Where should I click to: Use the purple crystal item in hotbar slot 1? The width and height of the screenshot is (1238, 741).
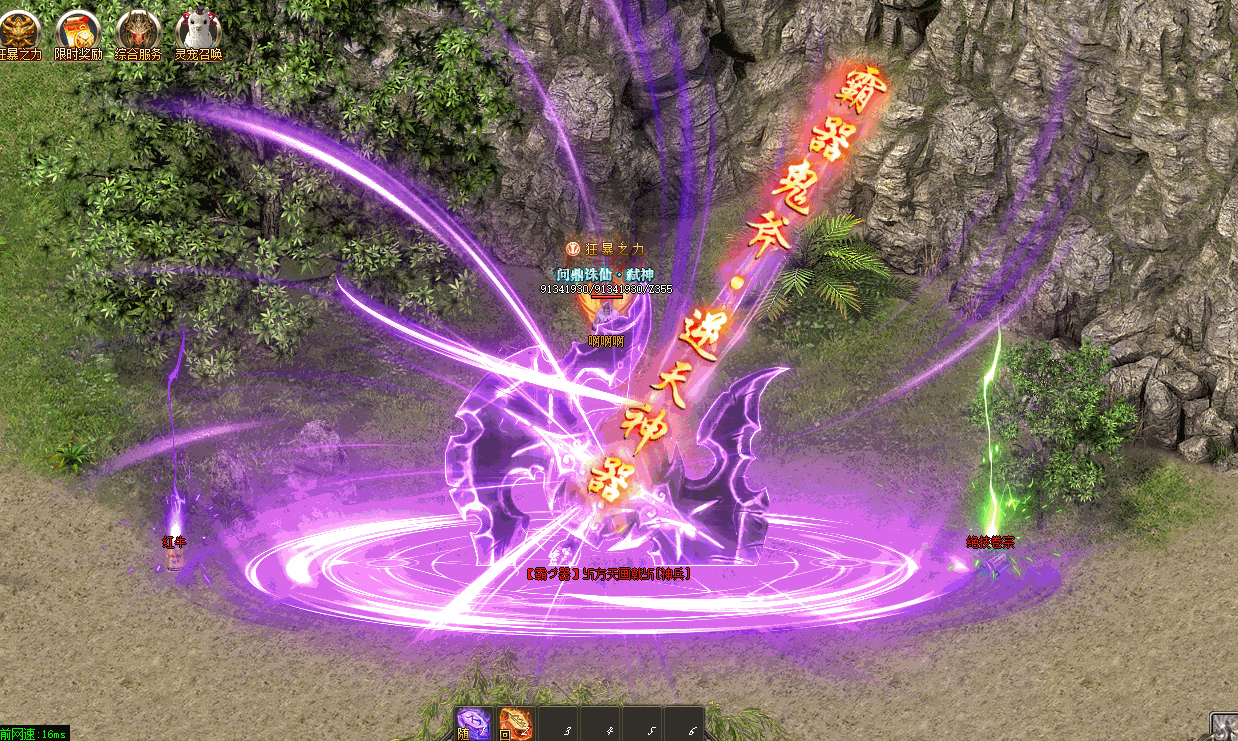(x=473, y=724)
